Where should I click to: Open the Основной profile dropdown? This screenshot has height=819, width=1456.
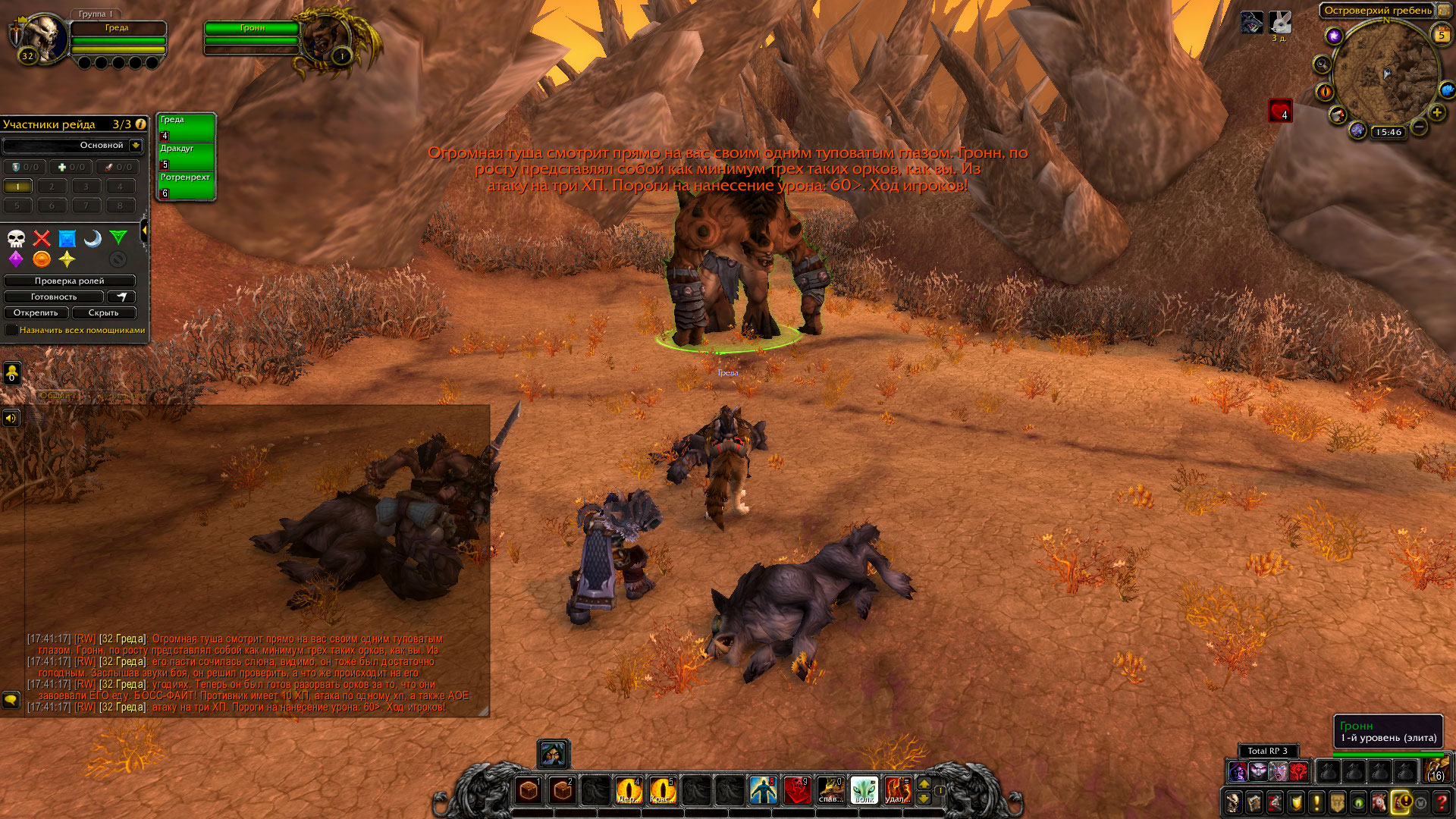(x=135, y=145)
